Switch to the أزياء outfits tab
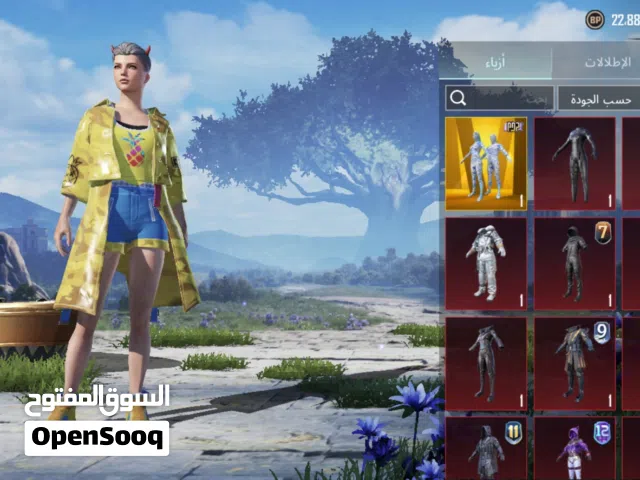The height and width of the screenshot is (480, 640). pos(497,61)
